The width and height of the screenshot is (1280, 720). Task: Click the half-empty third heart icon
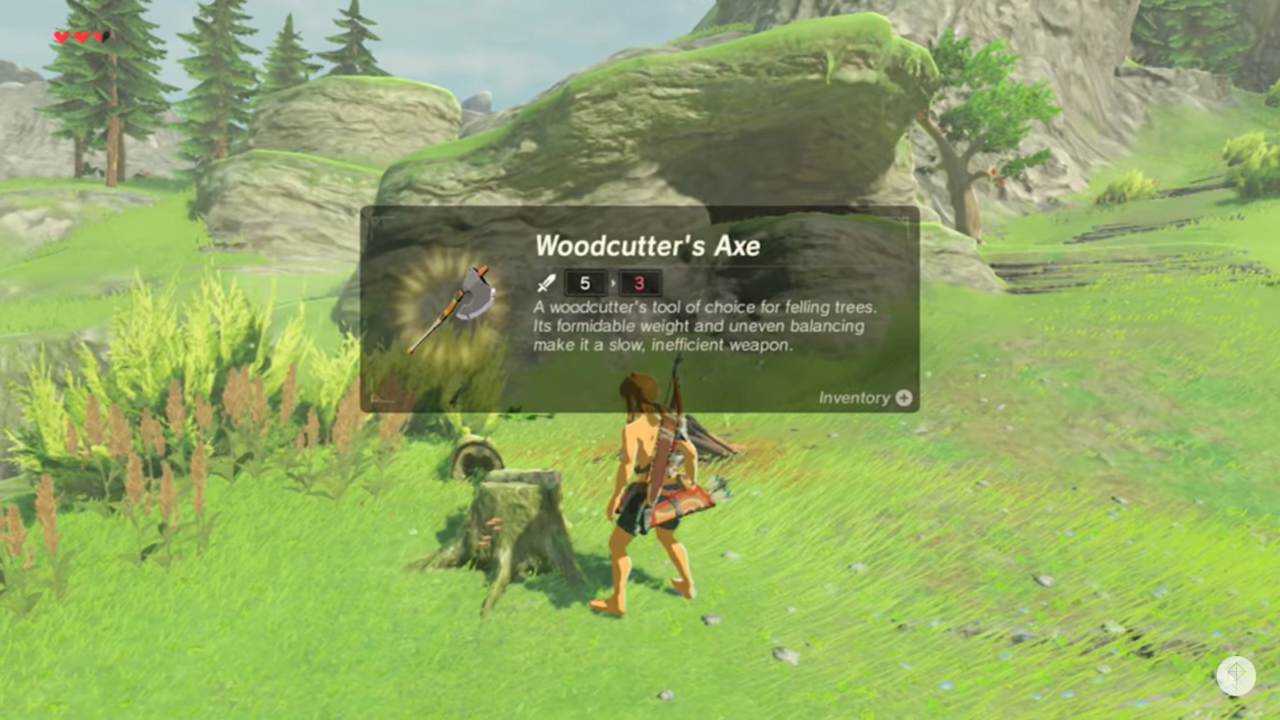coord(97,37)
